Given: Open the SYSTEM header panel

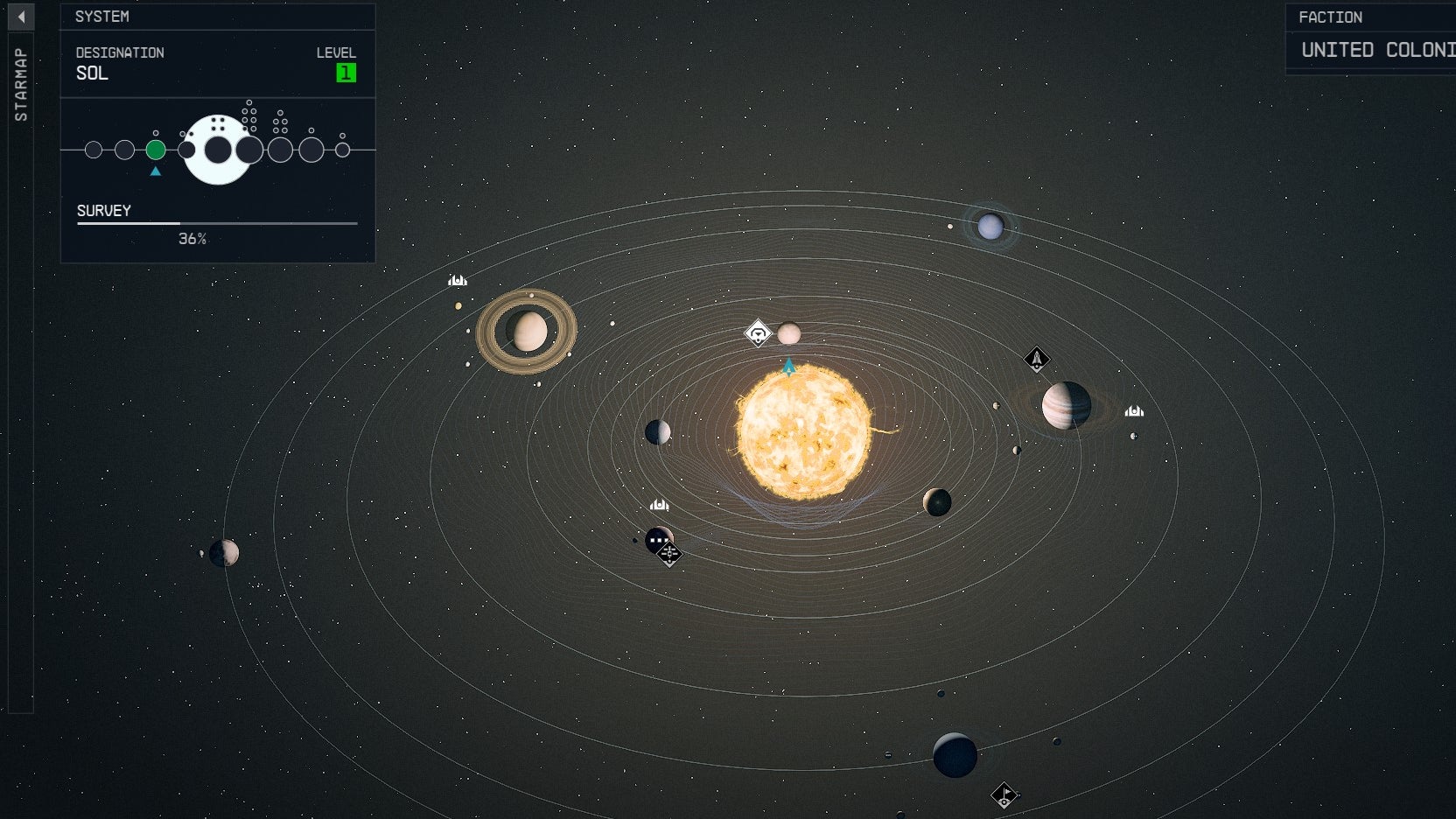Looking at the screenshot, I should (x=102, y=17).
